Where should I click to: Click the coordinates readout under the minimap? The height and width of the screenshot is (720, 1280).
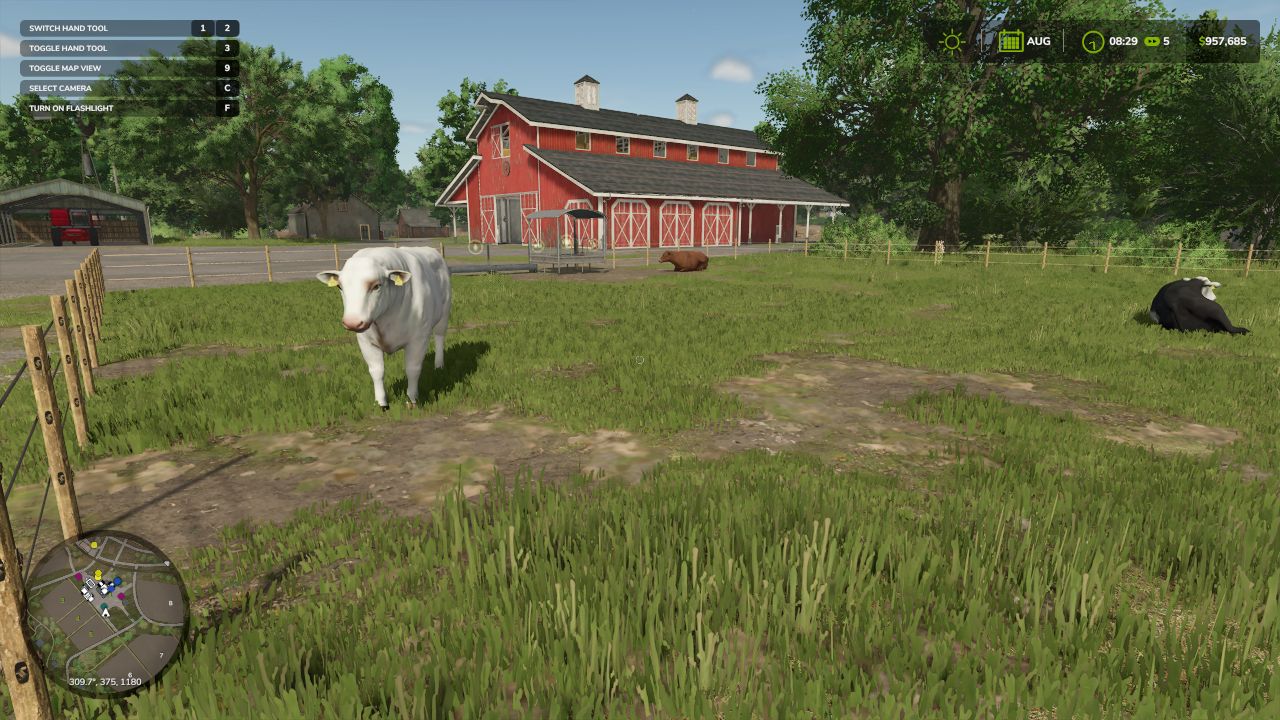[104, 680]
